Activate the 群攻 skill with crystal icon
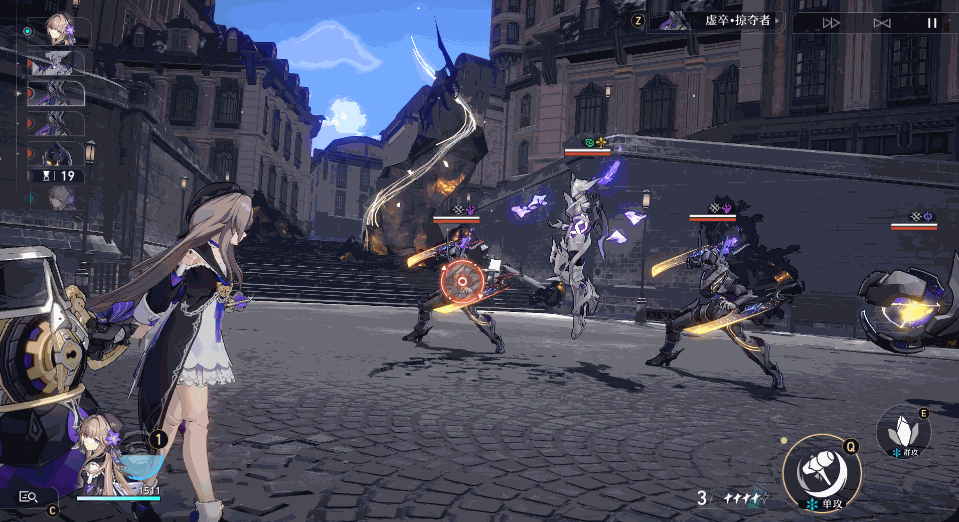 pos(903,433)
